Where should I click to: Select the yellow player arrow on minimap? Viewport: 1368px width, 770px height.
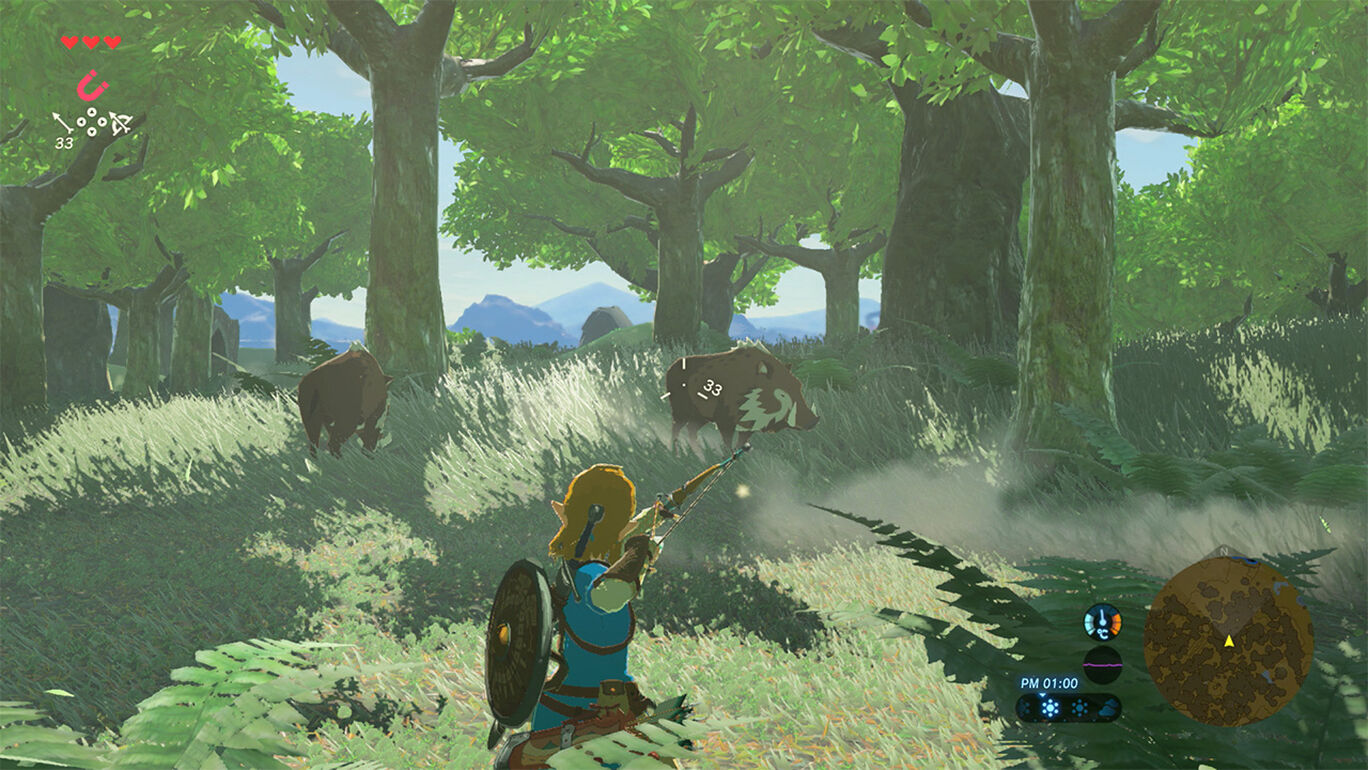point(1229,642)
